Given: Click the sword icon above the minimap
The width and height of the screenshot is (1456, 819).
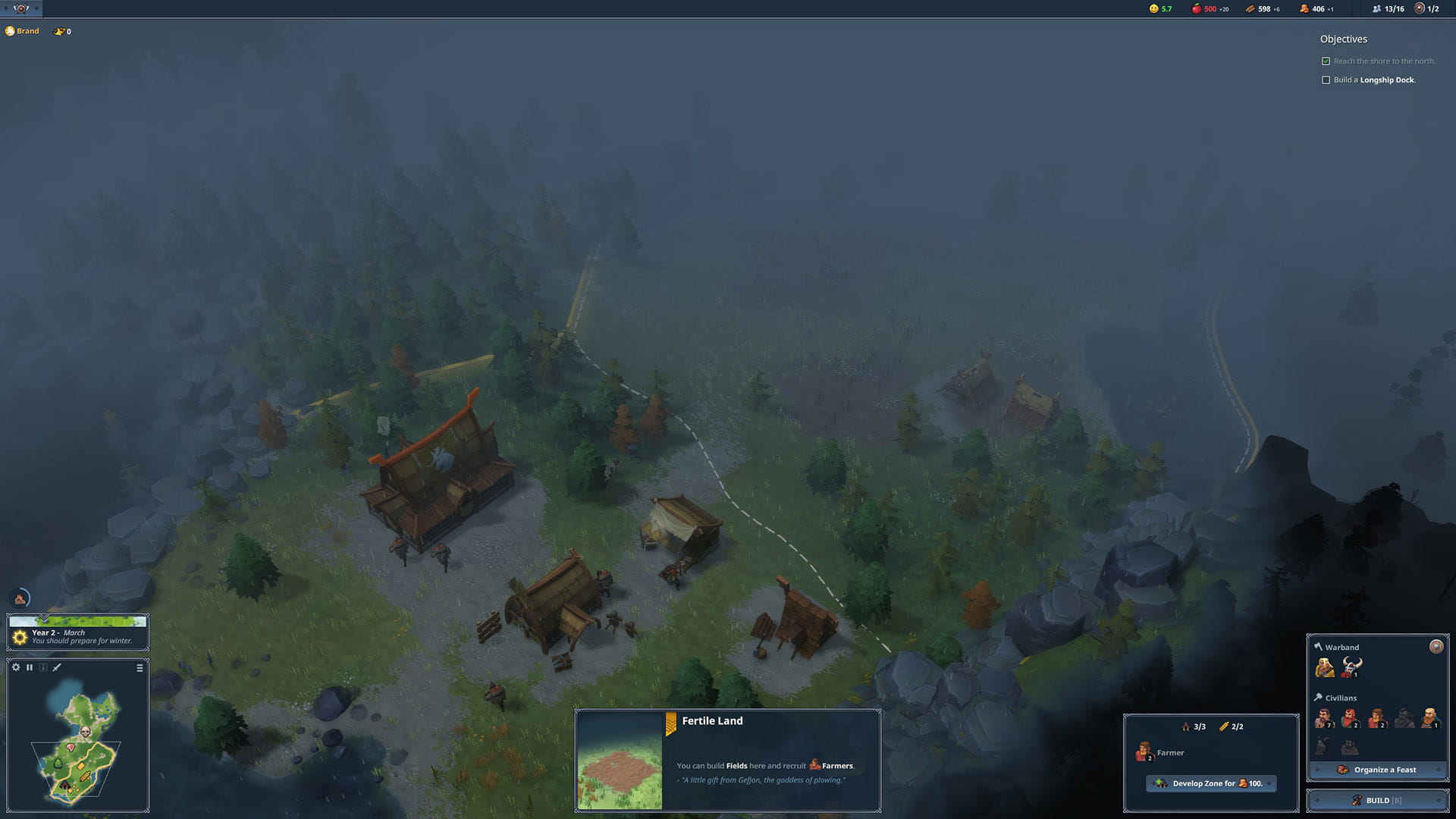Looking at the screenshot, I should [x=57, y=667].
